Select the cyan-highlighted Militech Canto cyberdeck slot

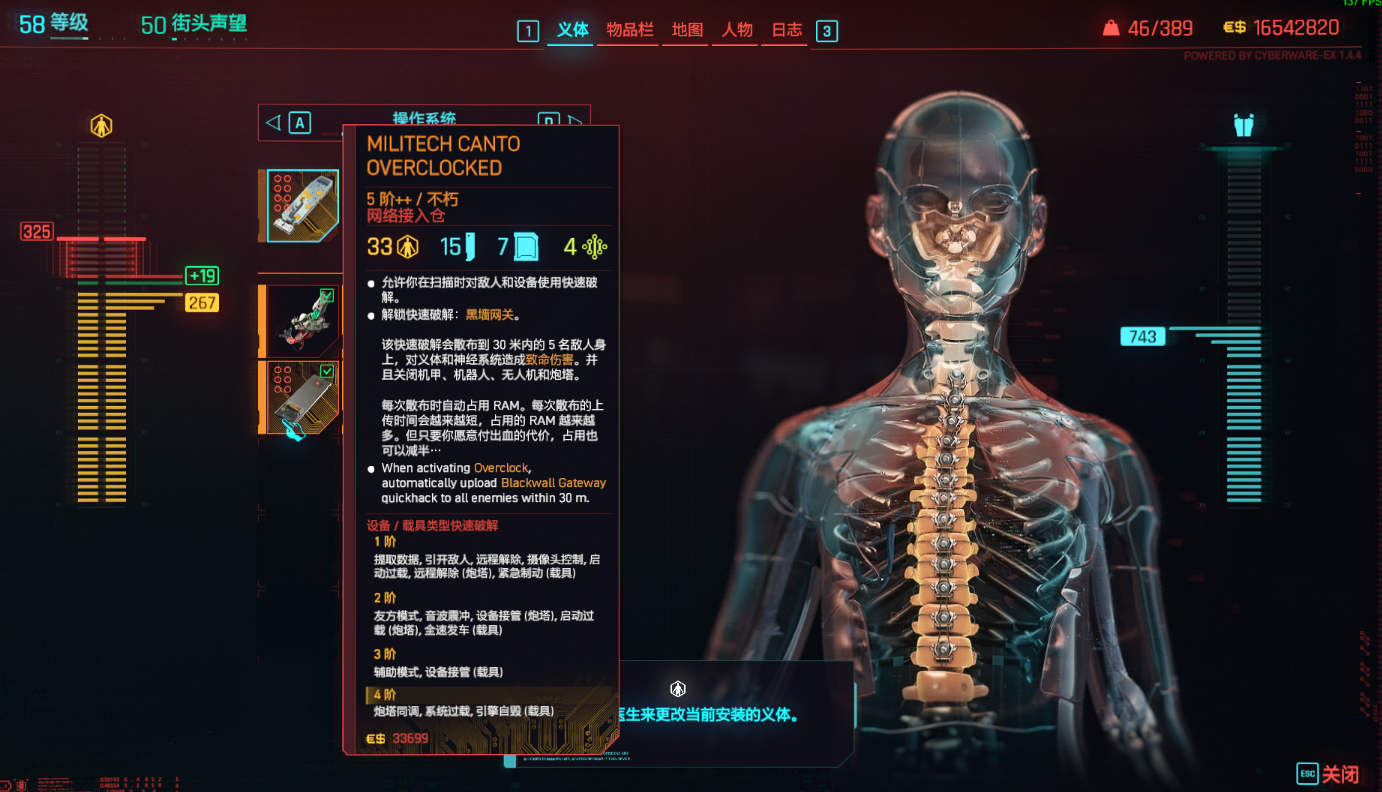point(302,206)
